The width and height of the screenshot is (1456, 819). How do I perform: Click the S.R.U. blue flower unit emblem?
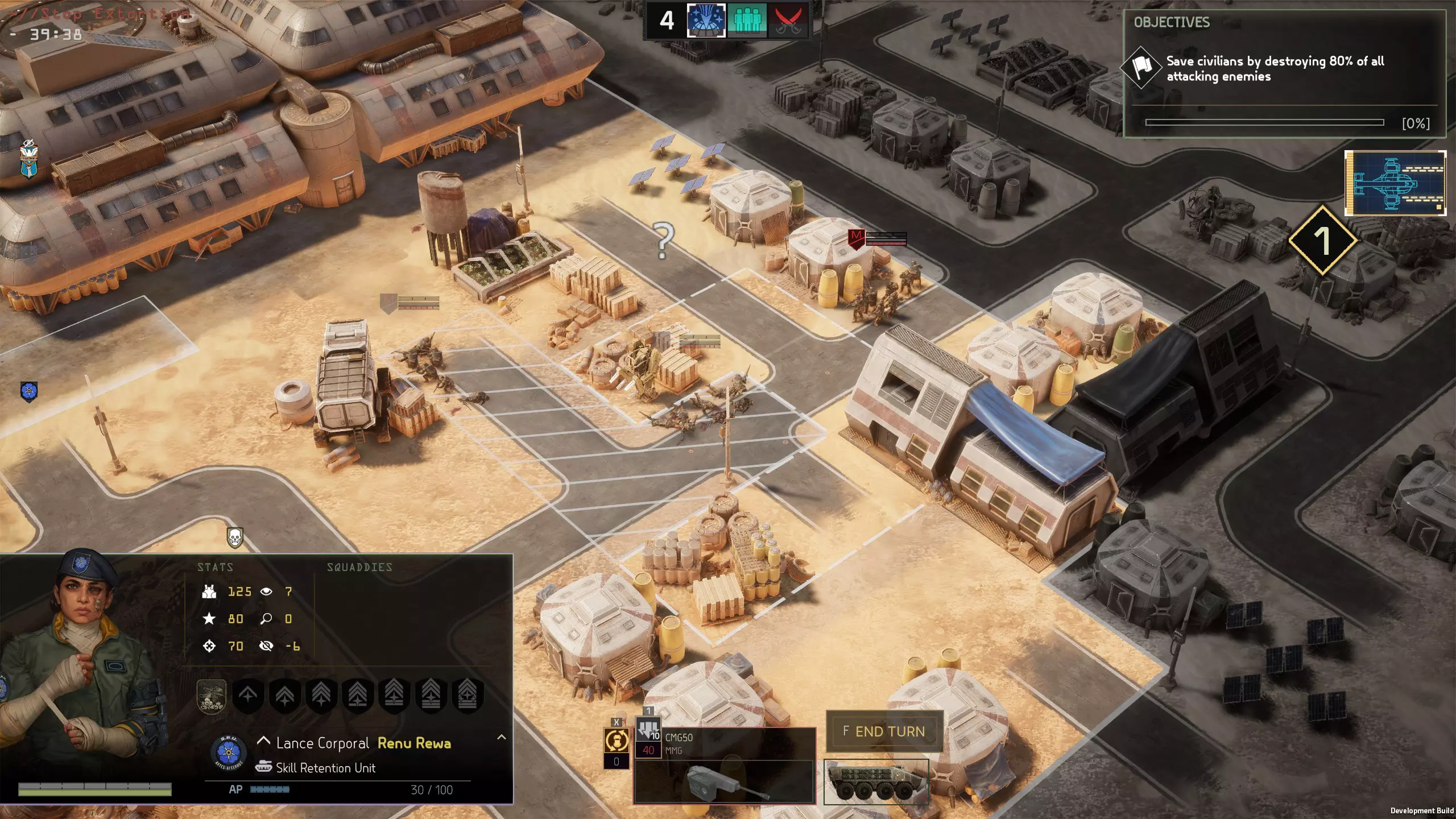[229, 751]
